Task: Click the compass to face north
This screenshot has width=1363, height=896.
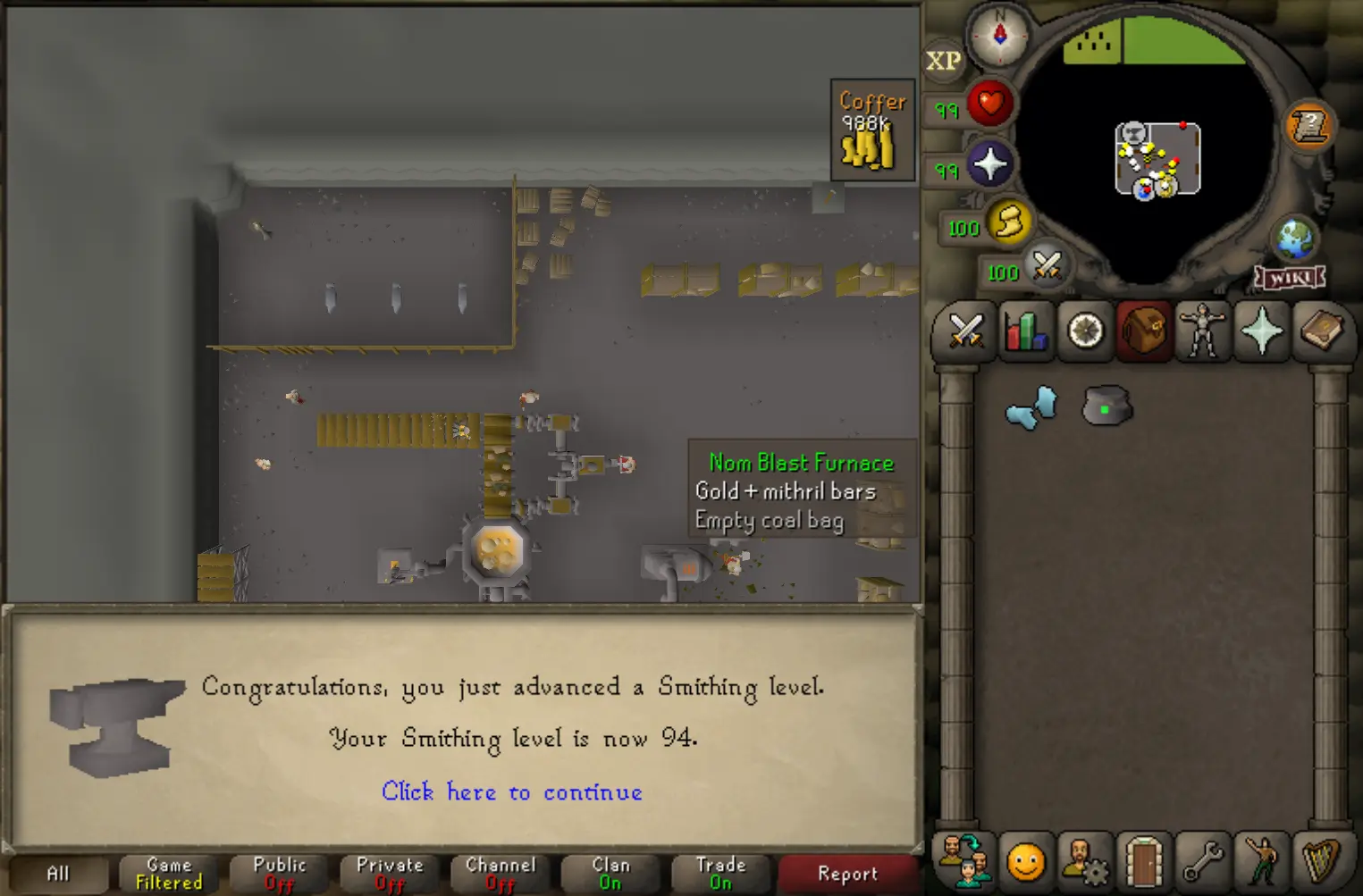Action: (999, 35)
